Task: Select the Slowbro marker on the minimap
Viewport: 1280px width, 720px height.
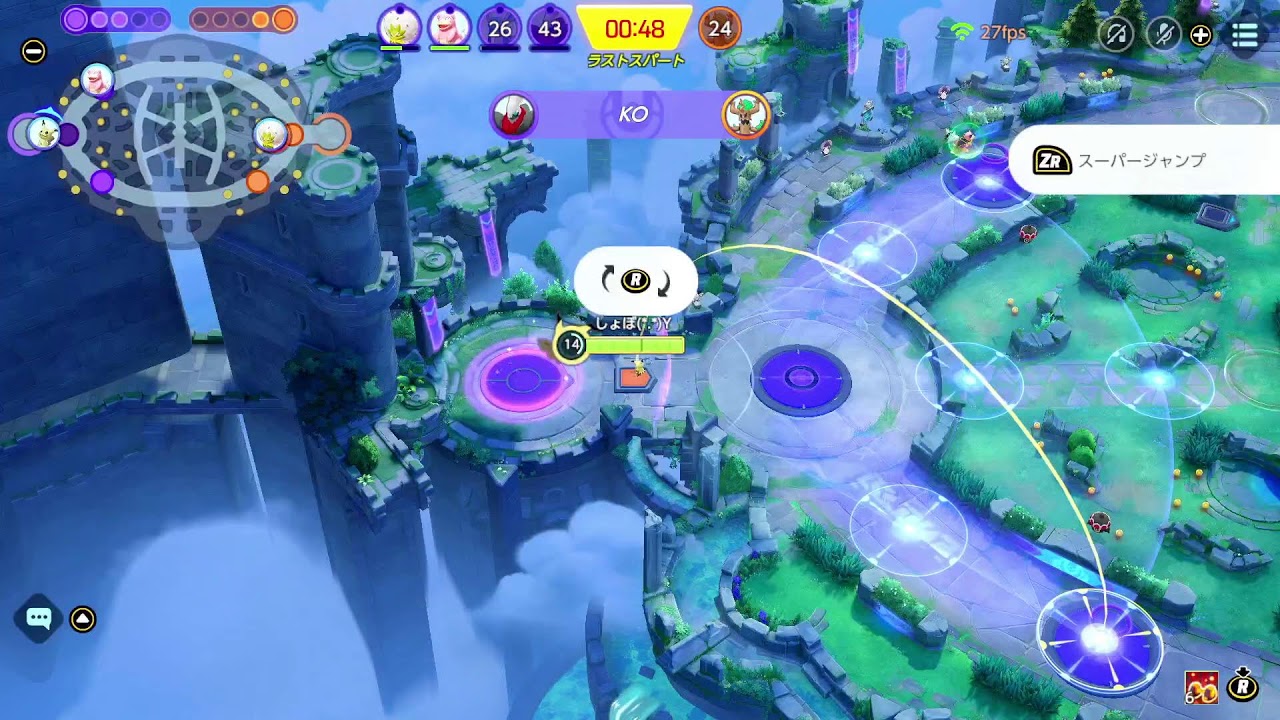Action: click(x=97, y=79)
